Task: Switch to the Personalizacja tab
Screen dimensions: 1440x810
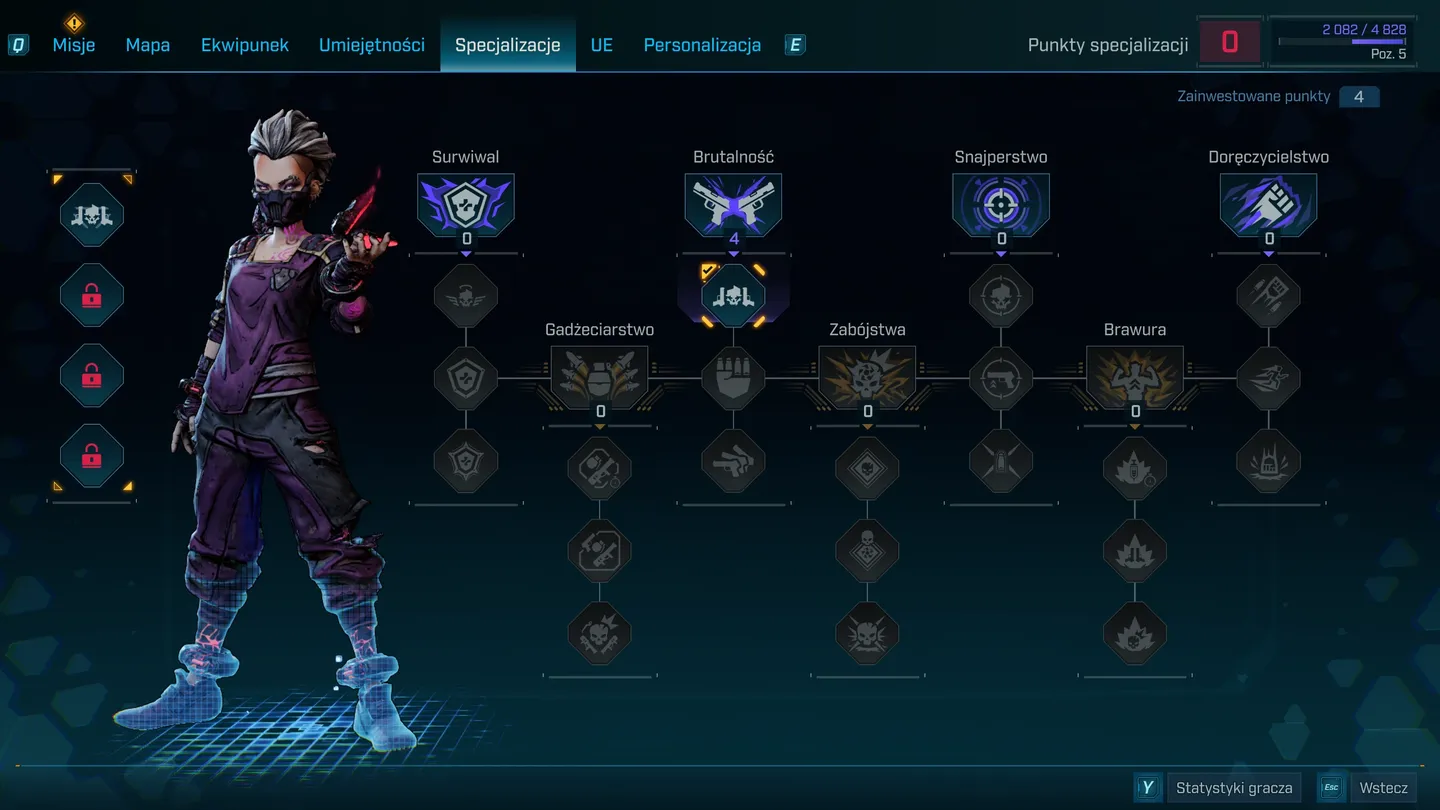Action: click(x=702, y=45)
